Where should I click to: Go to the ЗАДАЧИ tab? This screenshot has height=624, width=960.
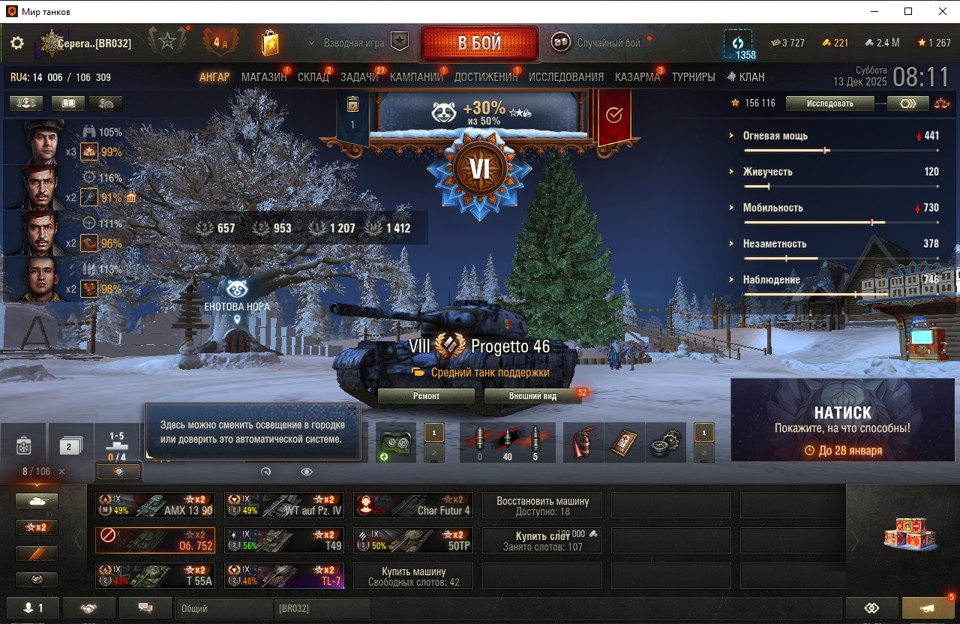pos(359,77)
